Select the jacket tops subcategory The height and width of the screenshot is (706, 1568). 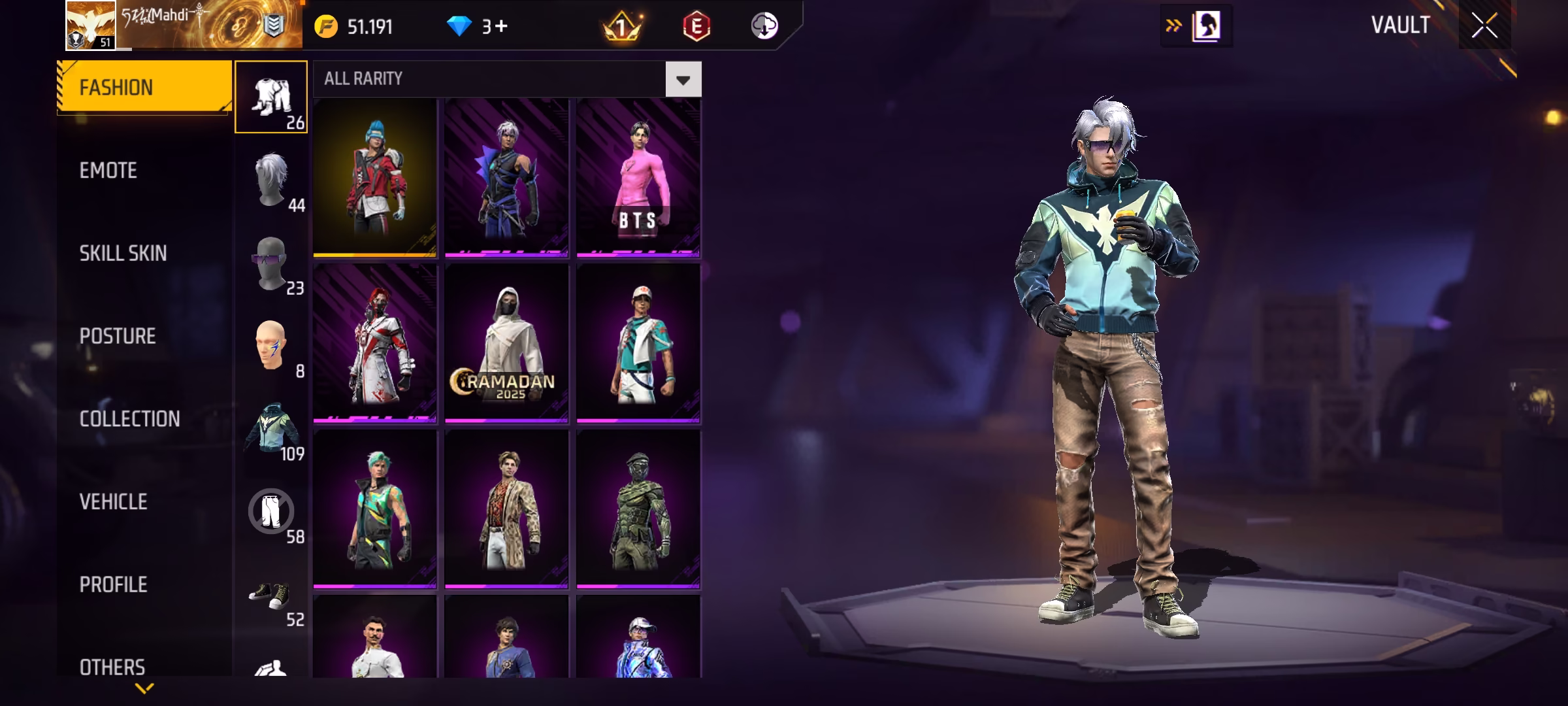coord(271,429)
